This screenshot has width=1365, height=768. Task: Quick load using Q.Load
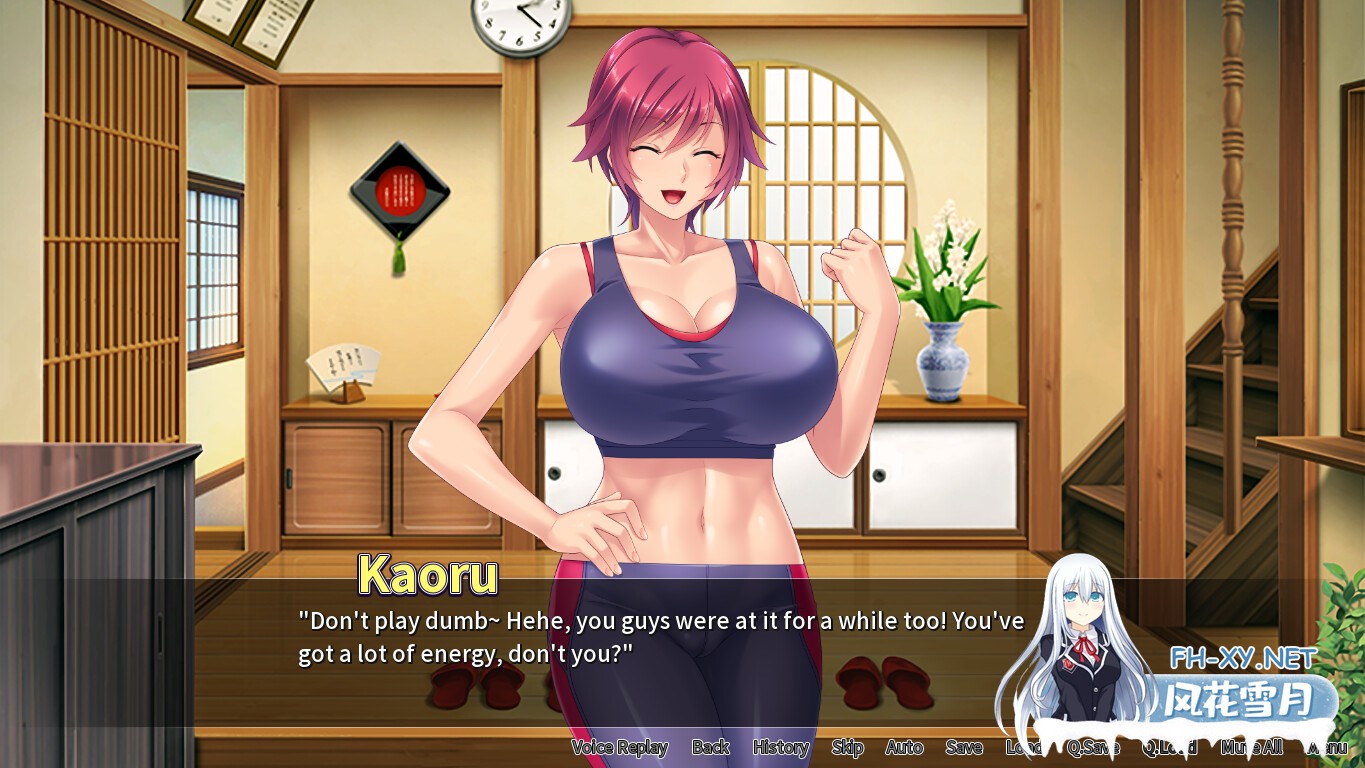click(1169, 747)
